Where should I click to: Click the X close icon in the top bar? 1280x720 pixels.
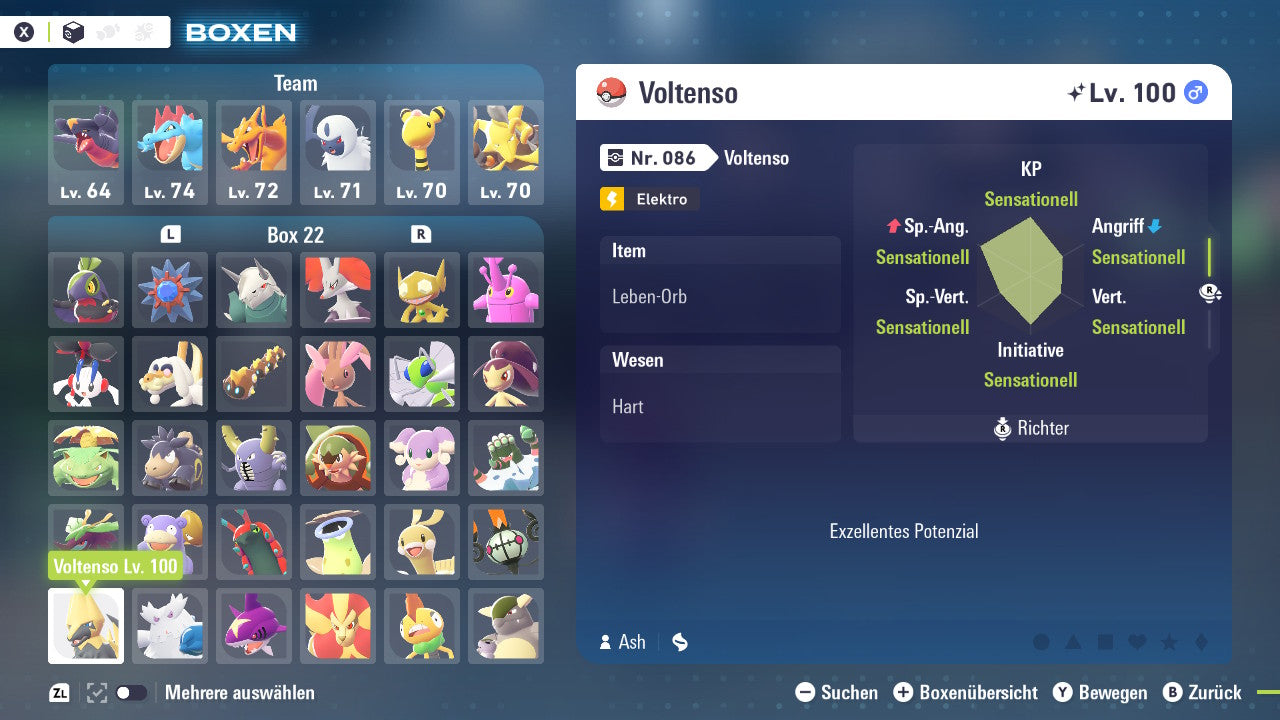click(24, 31)
